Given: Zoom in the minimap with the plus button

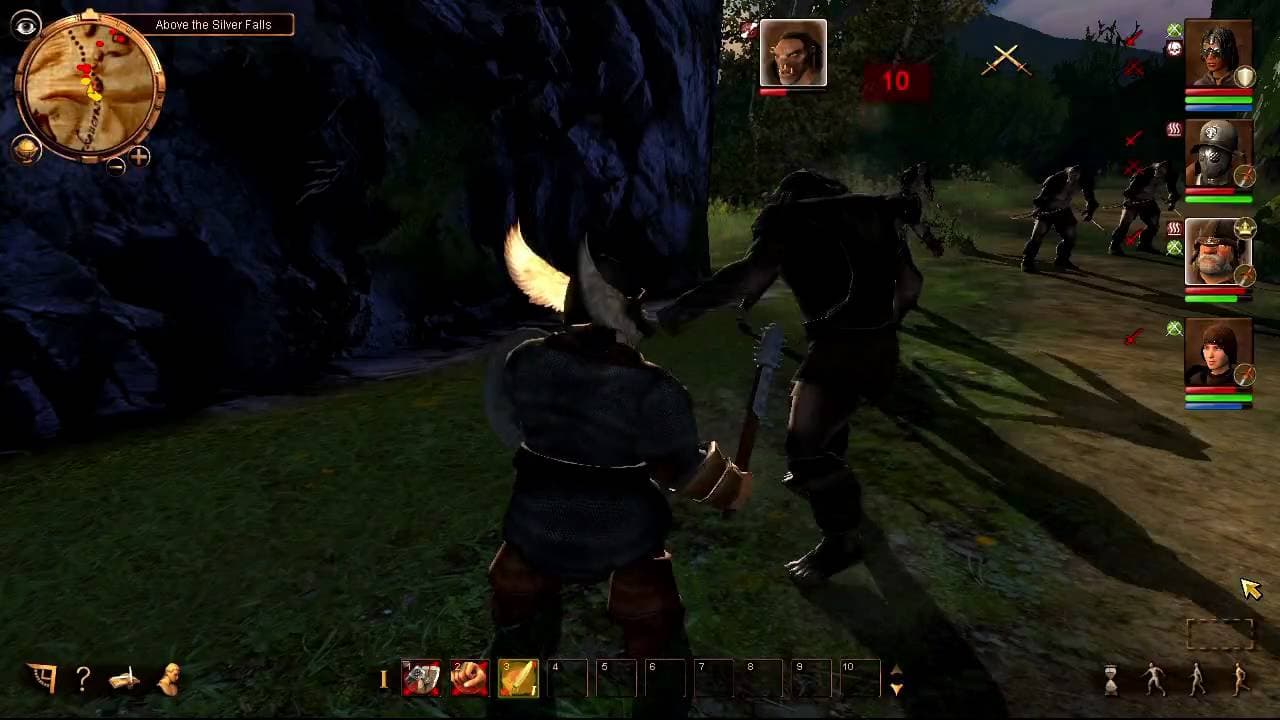Looking at the screenshot, I should tap(140, 157).
